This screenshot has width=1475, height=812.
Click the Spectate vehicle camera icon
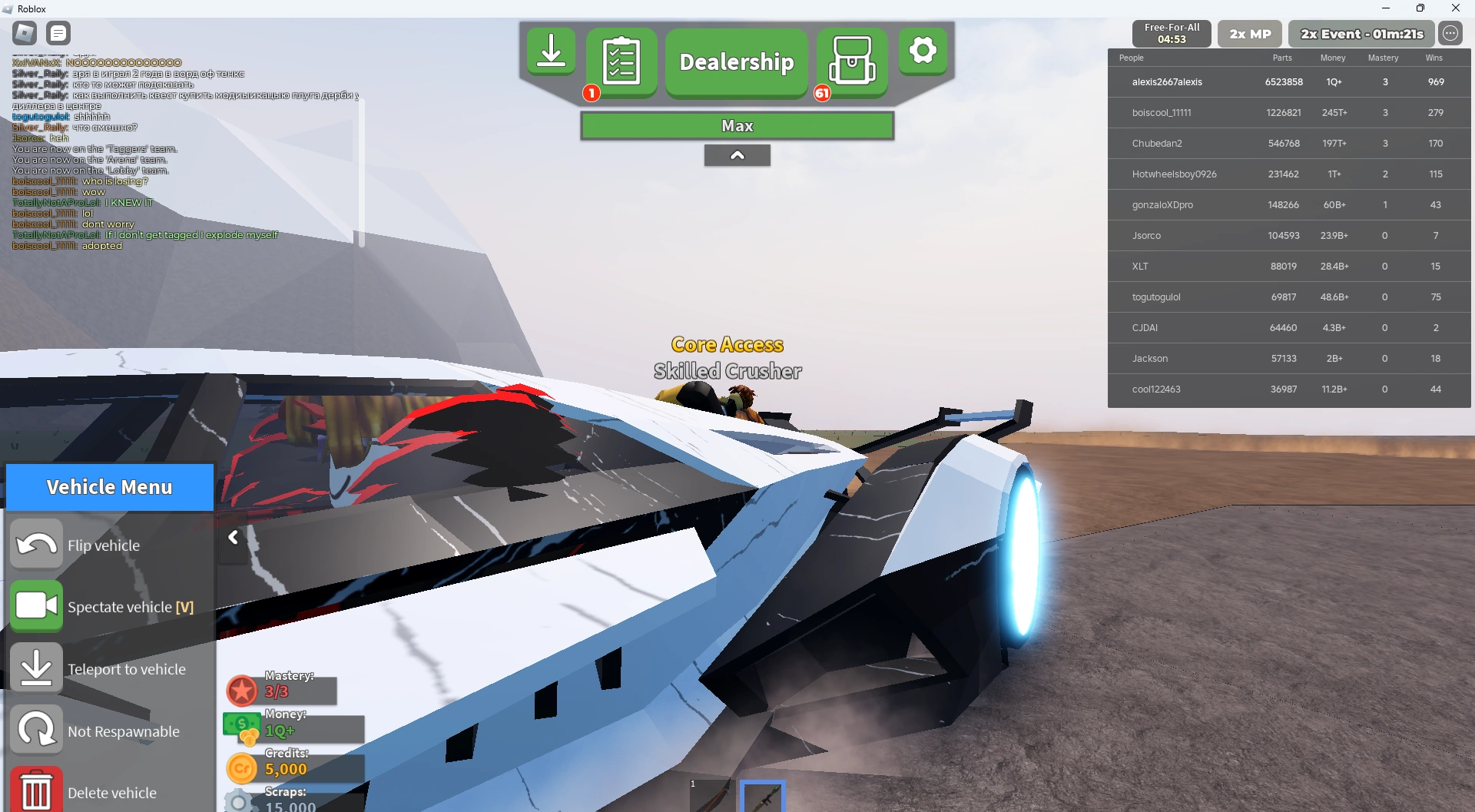click(36, 606)
